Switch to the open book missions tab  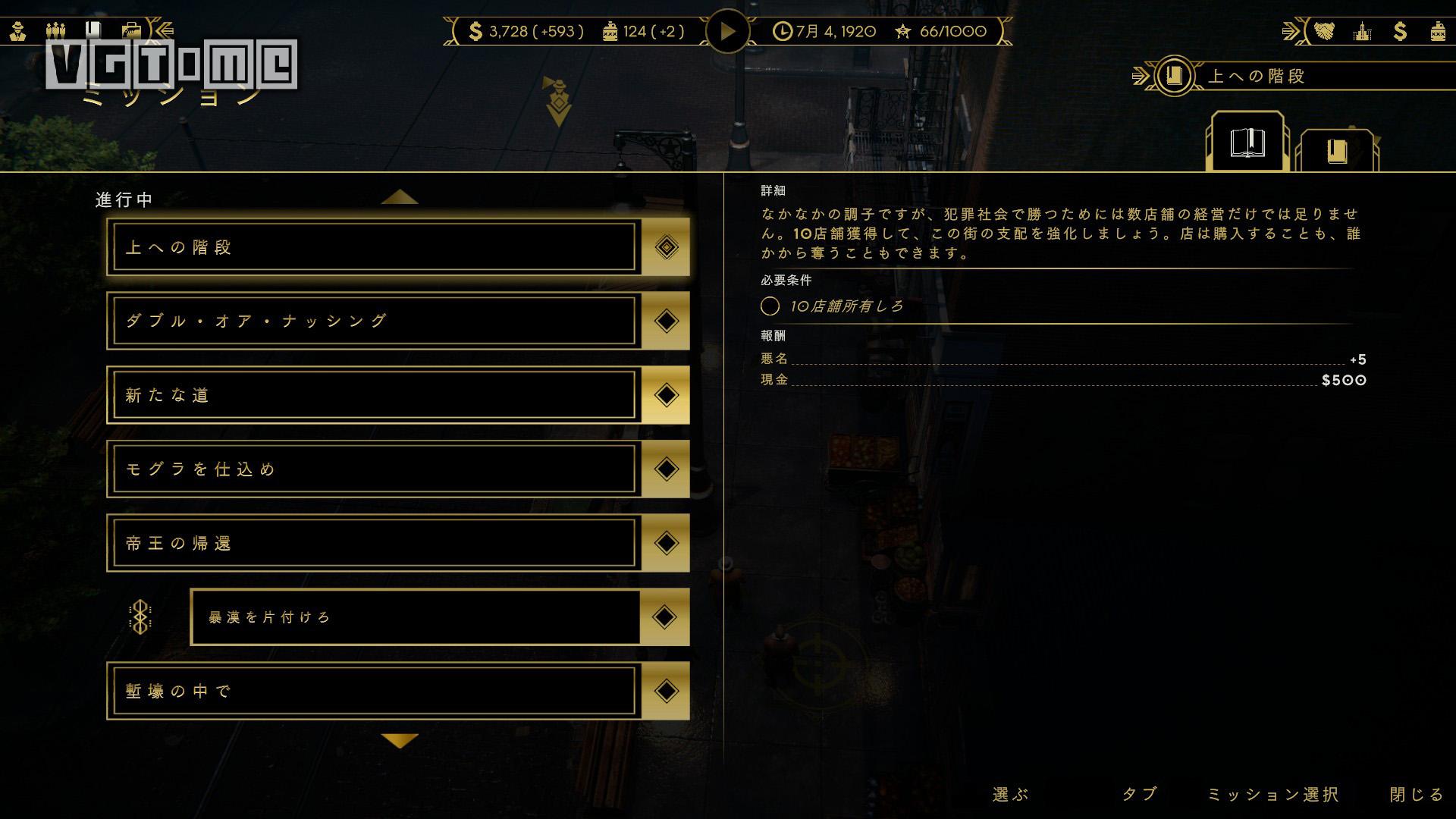tap(1247, 141)
